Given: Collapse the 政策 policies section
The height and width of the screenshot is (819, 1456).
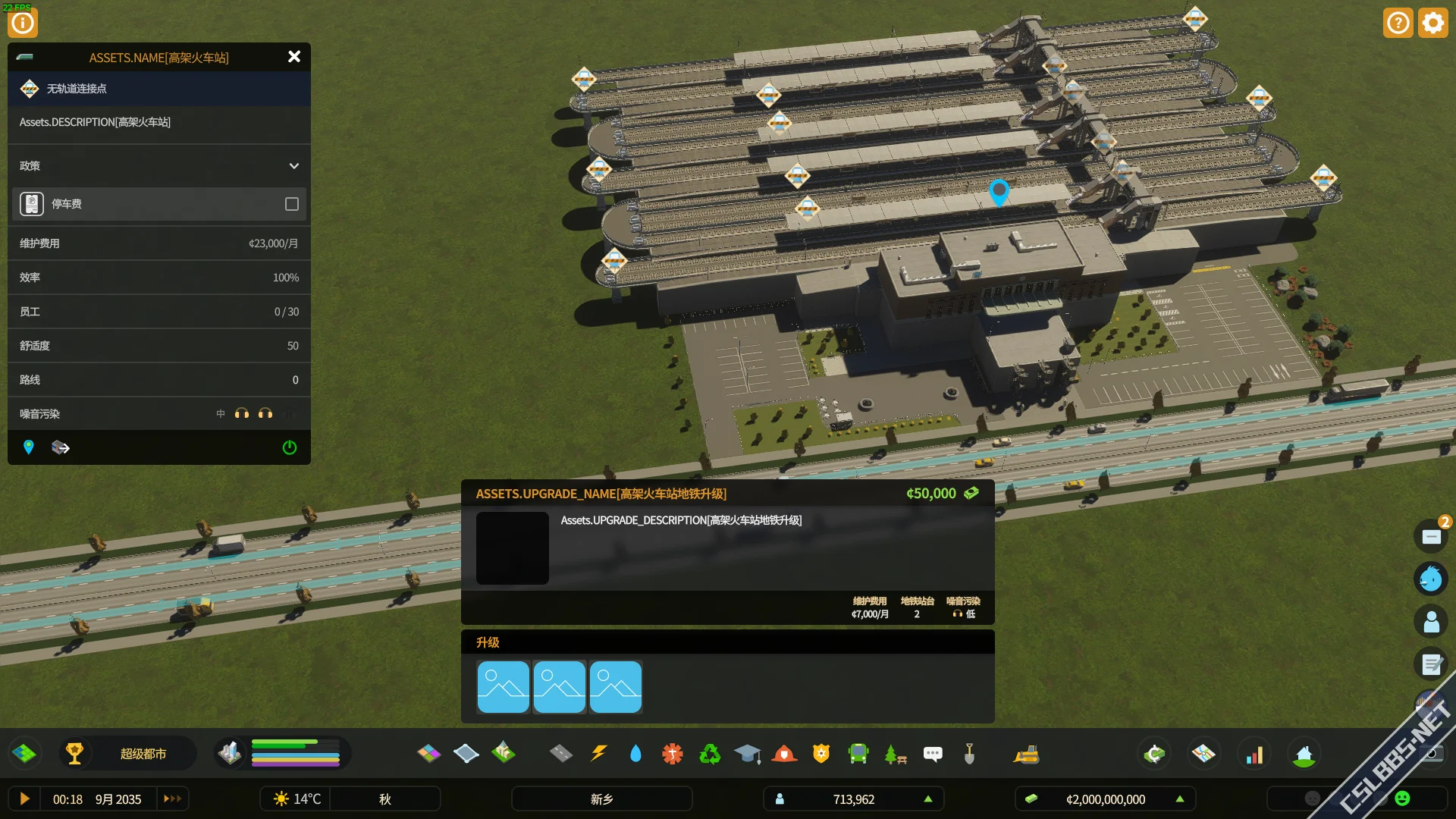Looking at the screenshot, I should click(x=294, y=166).
